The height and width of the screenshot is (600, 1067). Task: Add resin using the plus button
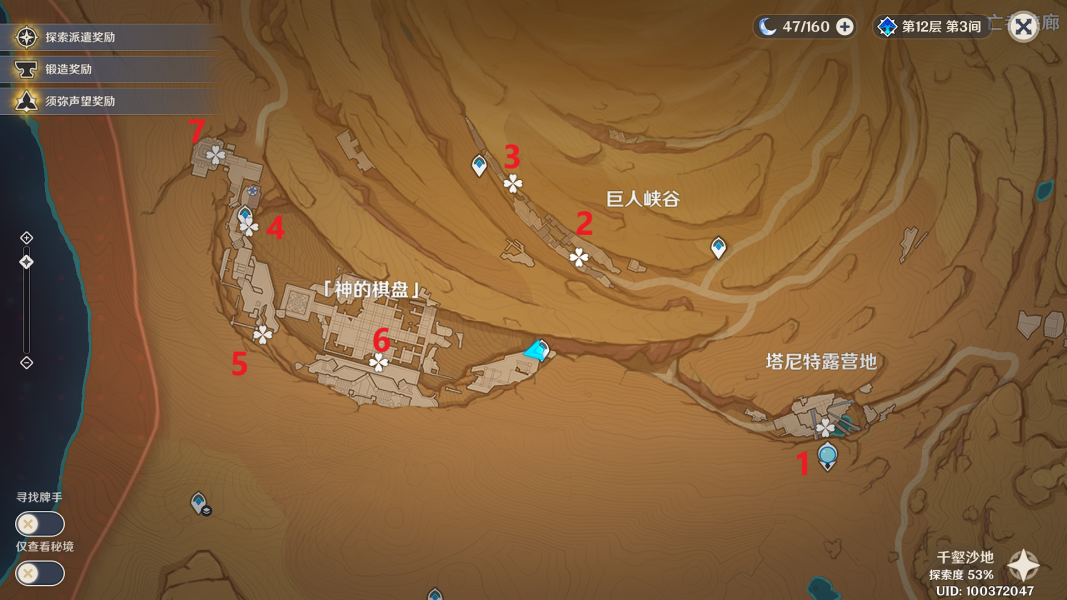click(x=845, y=27)
